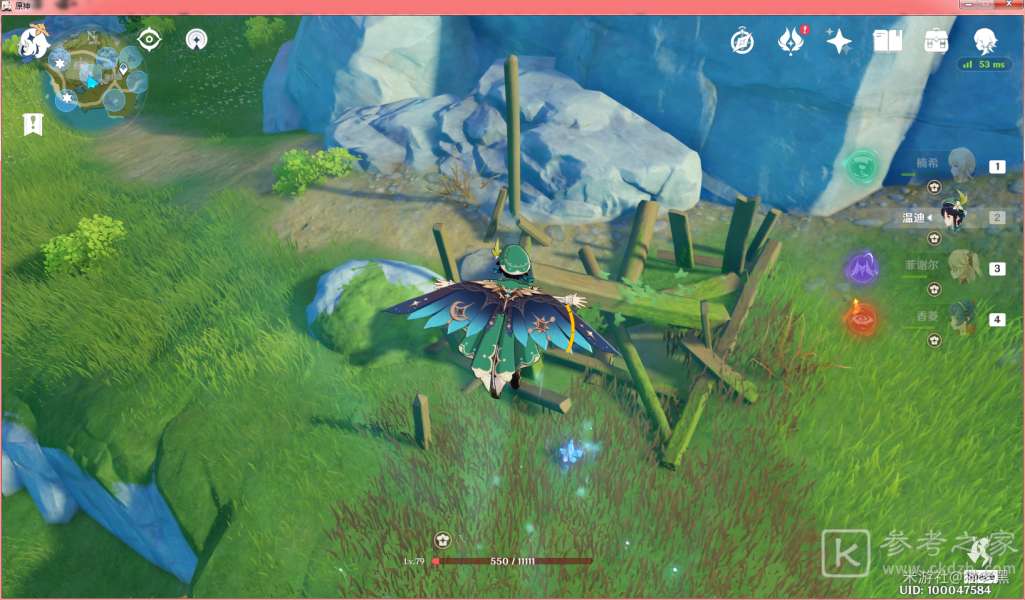Open the winged events icon with red alert
Screen dimensions: 1025x600
pos(791,42)
